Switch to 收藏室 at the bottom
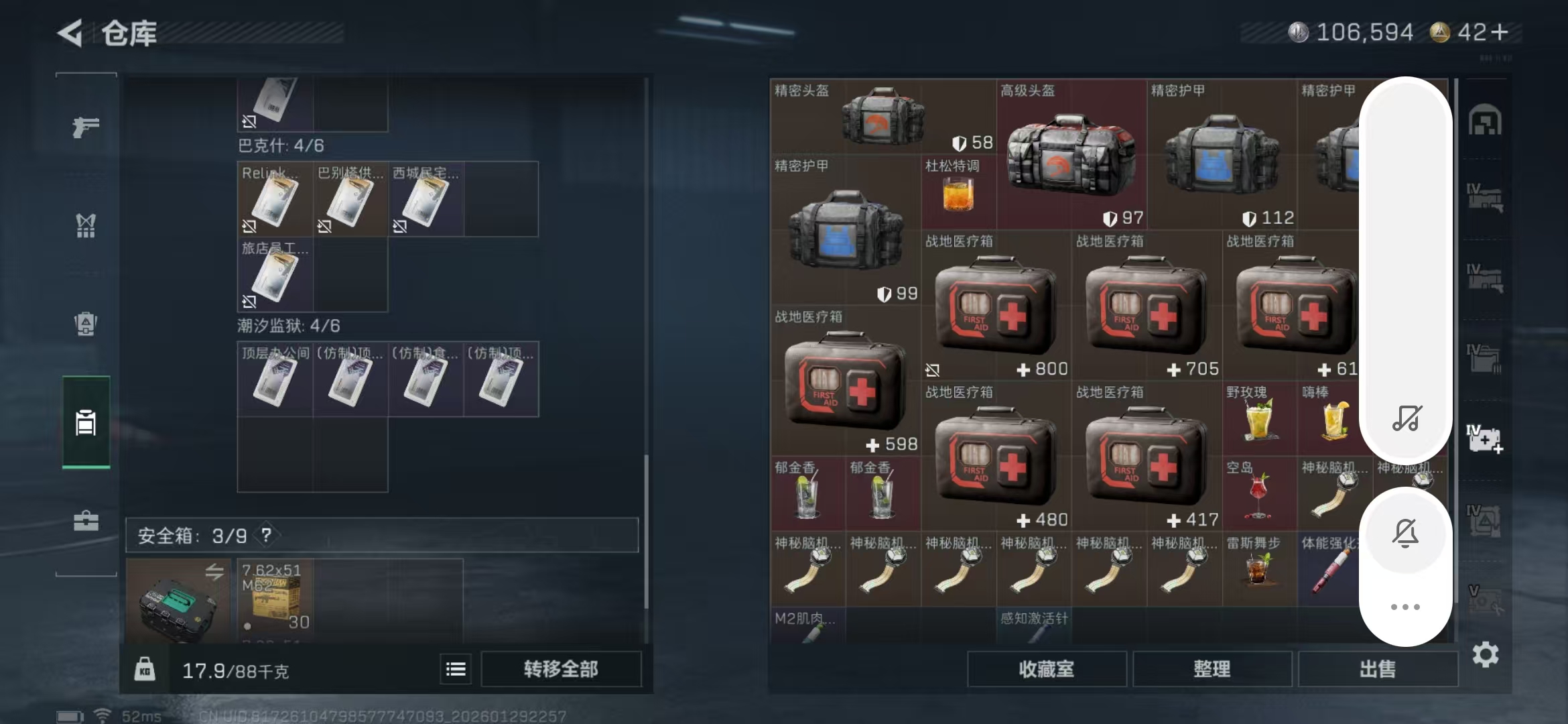 (x=1047, y=668)
